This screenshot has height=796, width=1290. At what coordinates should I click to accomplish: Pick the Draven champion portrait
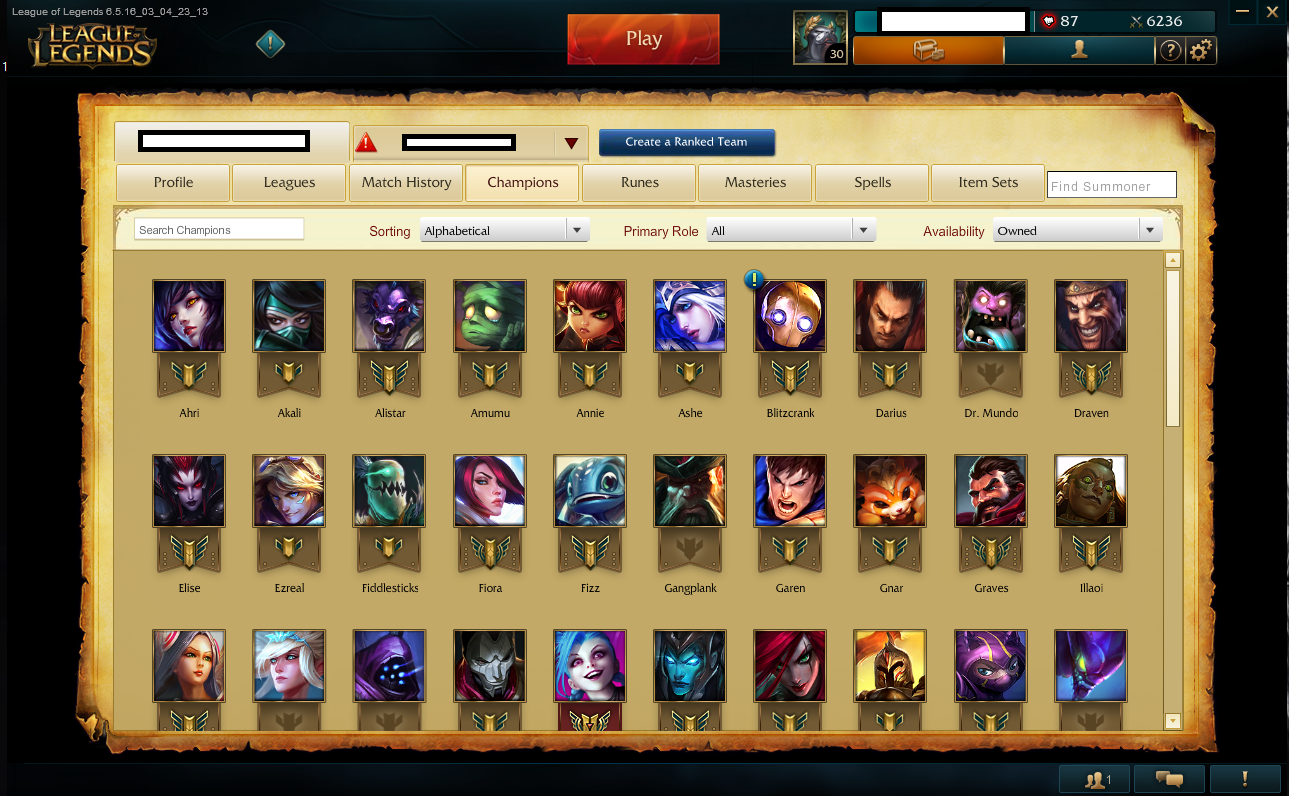pos(1090,316)
